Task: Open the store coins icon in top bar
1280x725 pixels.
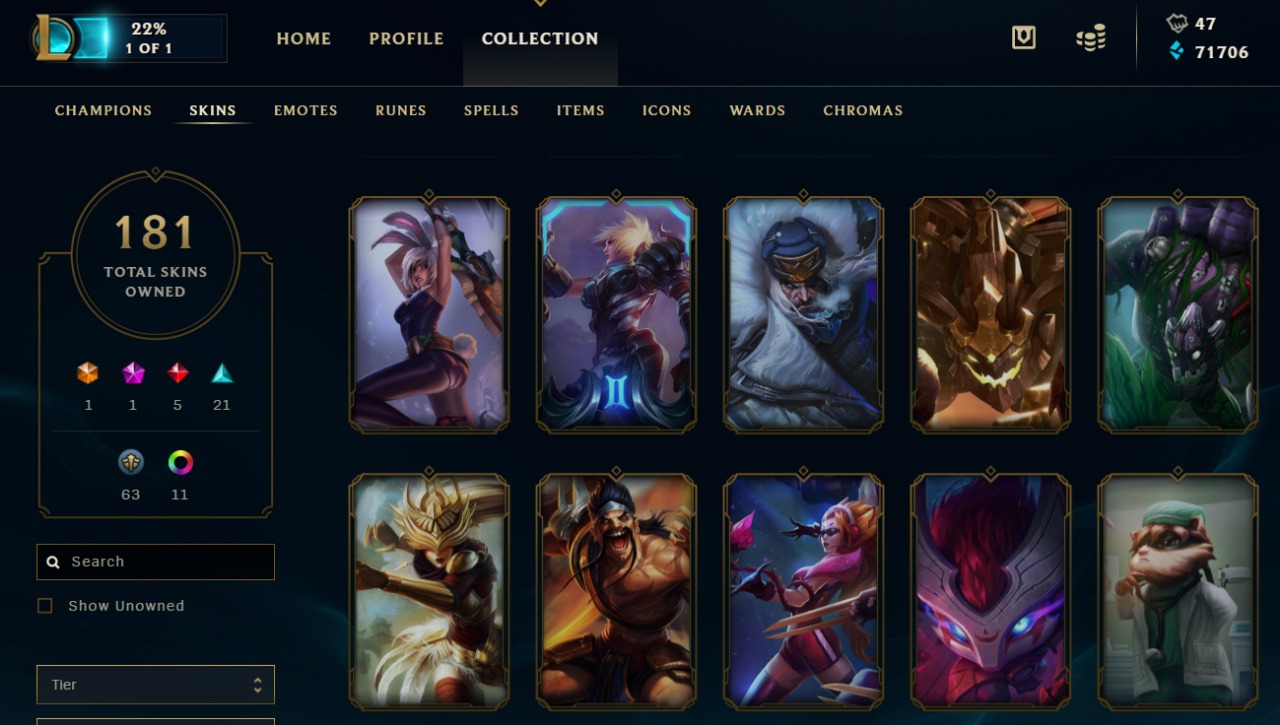Action: [1090, 36]
